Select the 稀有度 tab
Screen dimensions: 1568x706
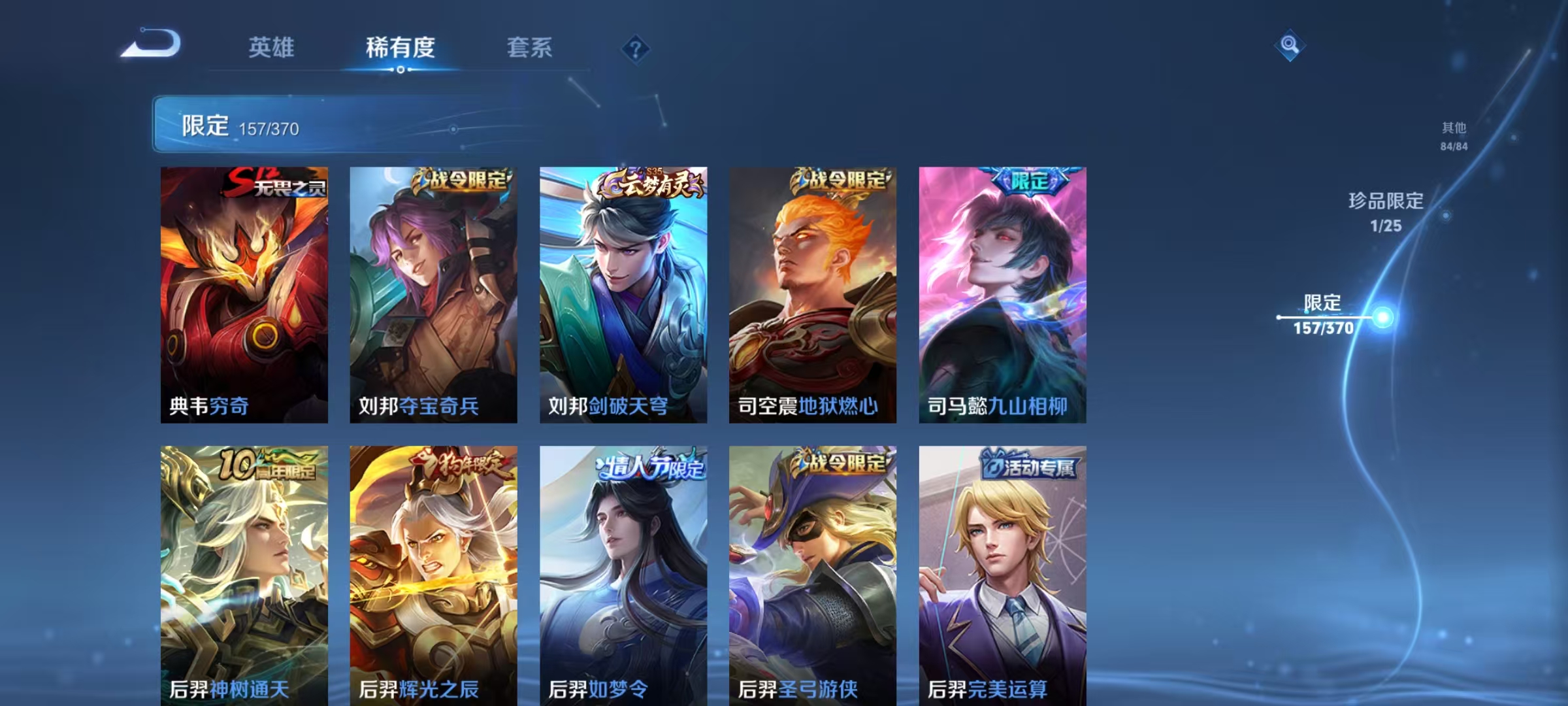point(400,48)
